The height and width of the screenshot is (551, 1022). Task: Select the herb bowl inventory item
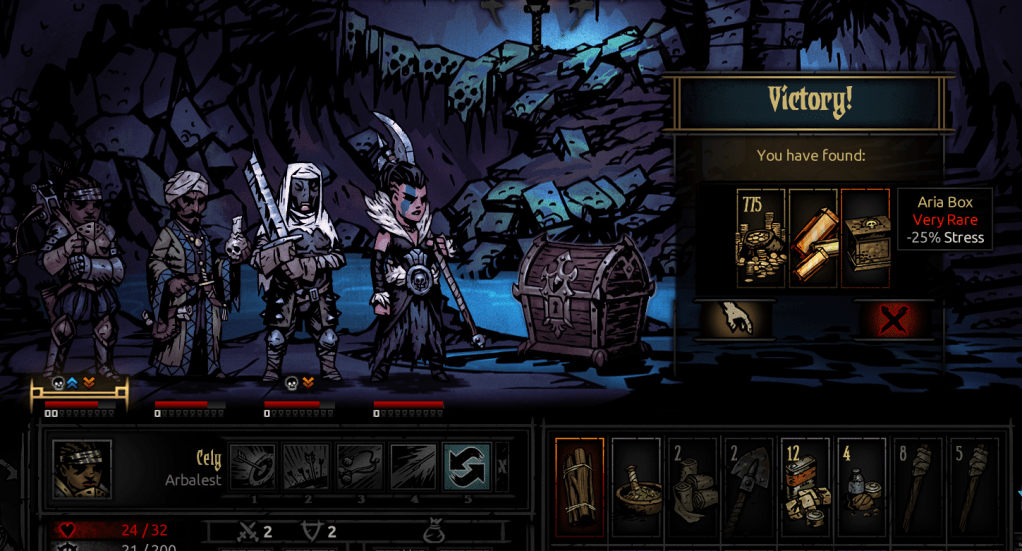point(636,485)
